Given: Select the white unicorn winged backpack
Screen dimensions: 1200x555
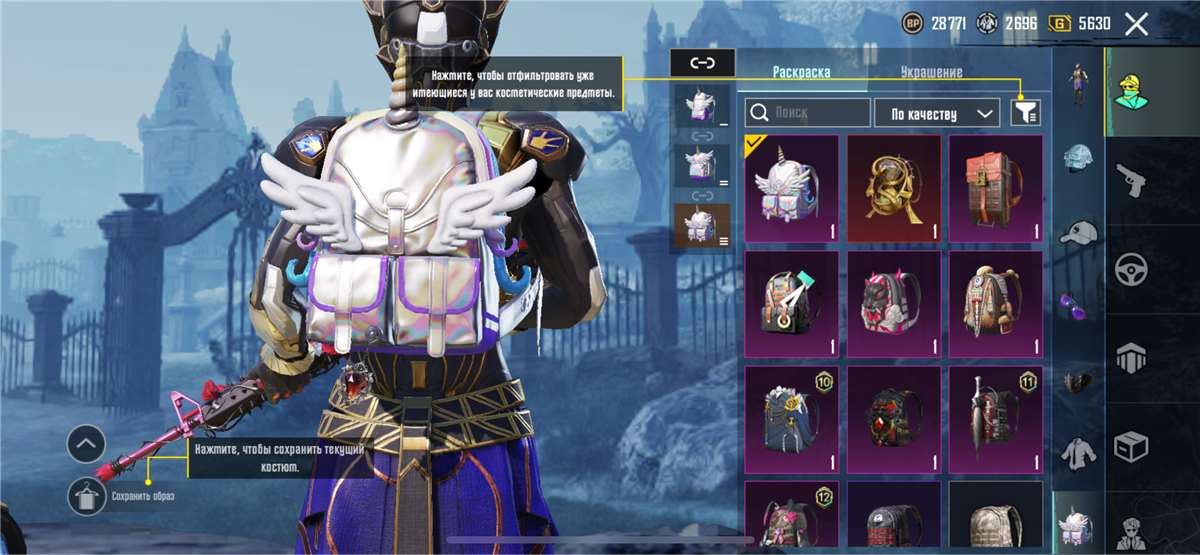Looking at the screenshot, I should coord(792,188).
